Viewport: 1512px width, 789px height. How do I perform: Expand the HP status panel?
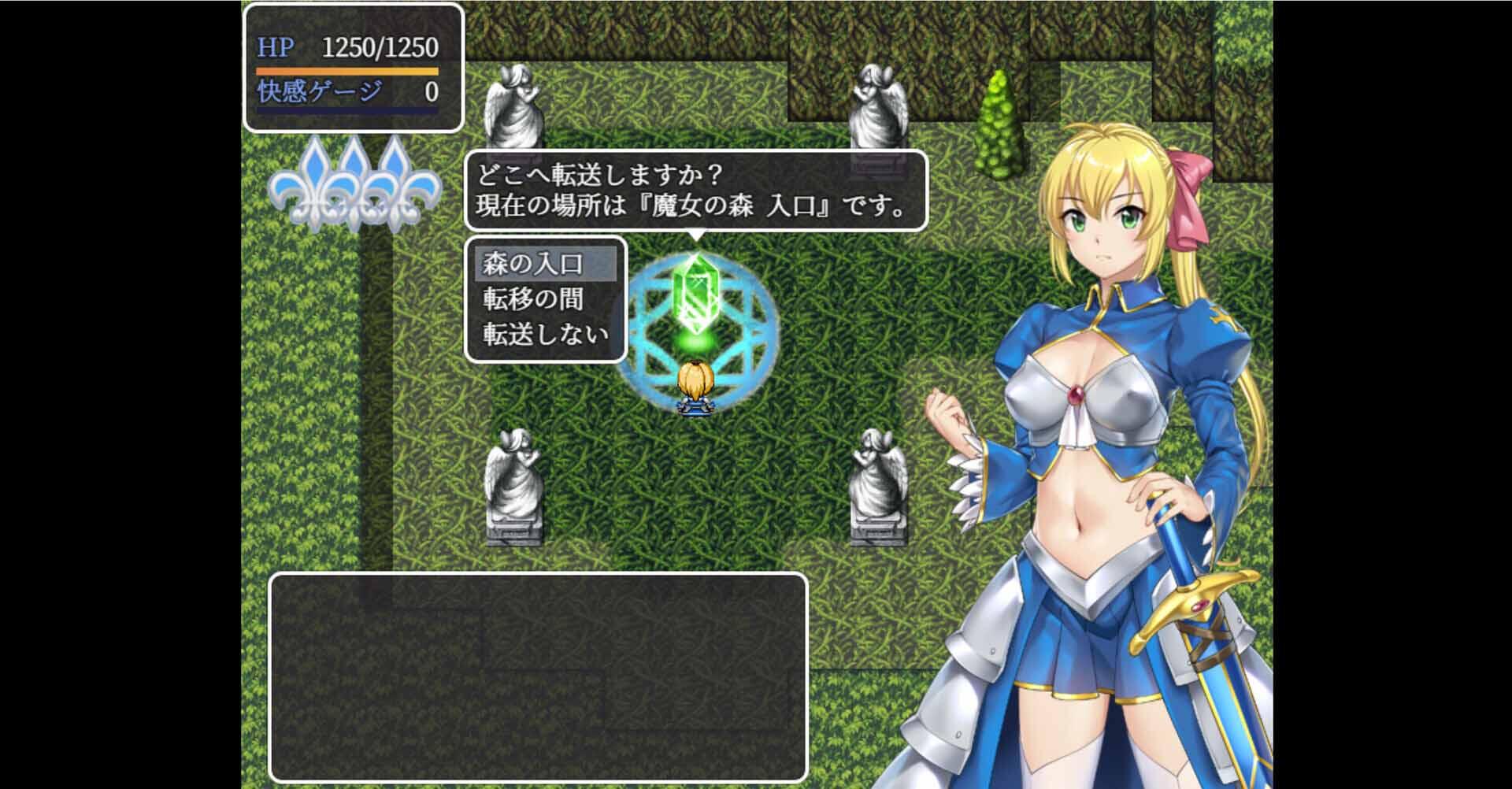click(x=353, y=67)
